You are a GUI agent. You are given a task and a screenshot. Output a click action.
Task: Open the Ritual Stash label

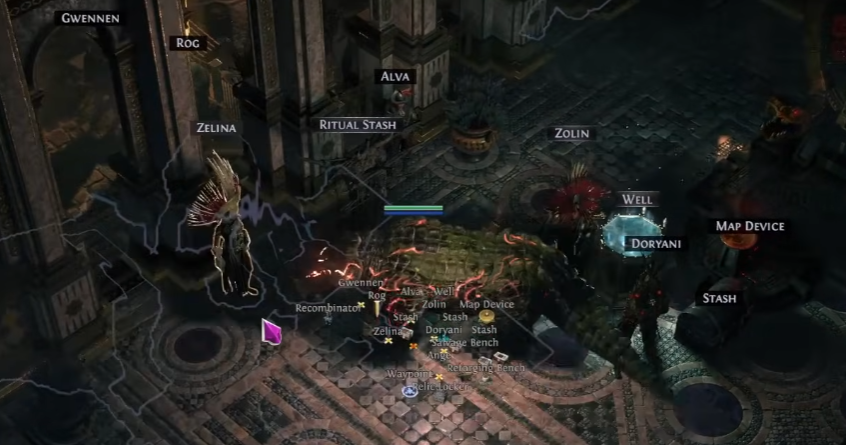[x=358, y=125]
